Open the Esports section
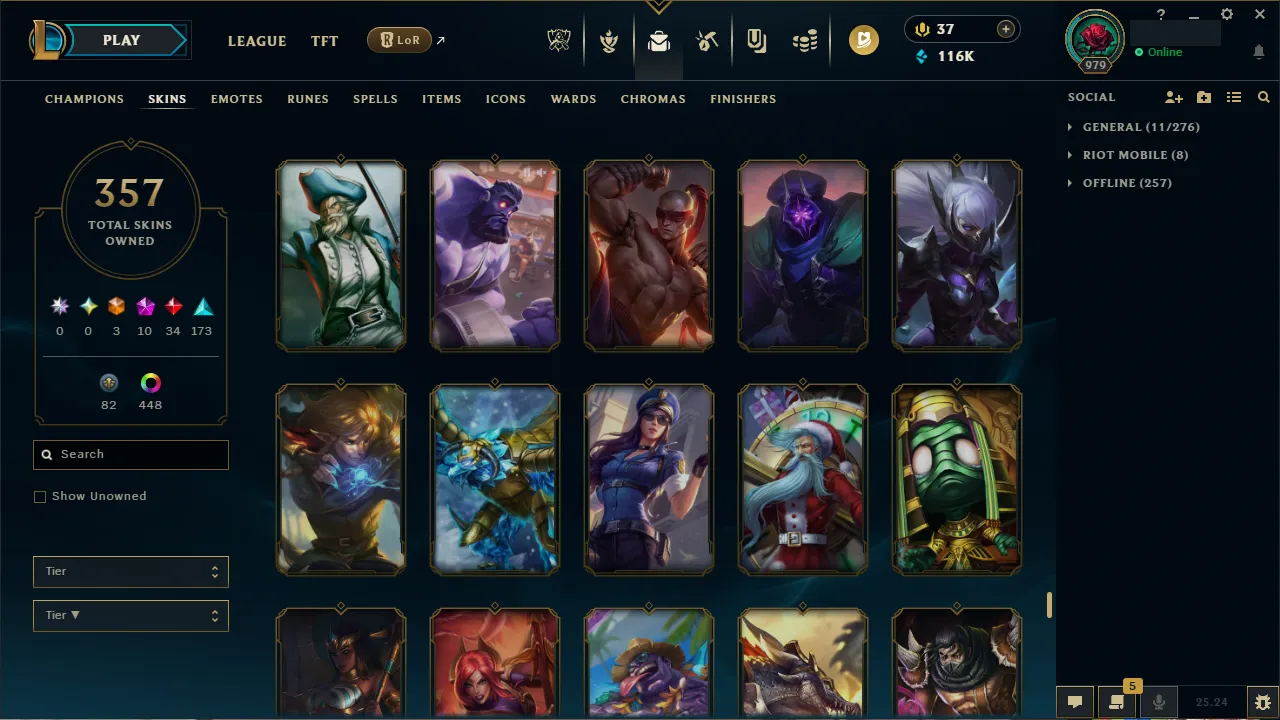 (x=559, y=40)
